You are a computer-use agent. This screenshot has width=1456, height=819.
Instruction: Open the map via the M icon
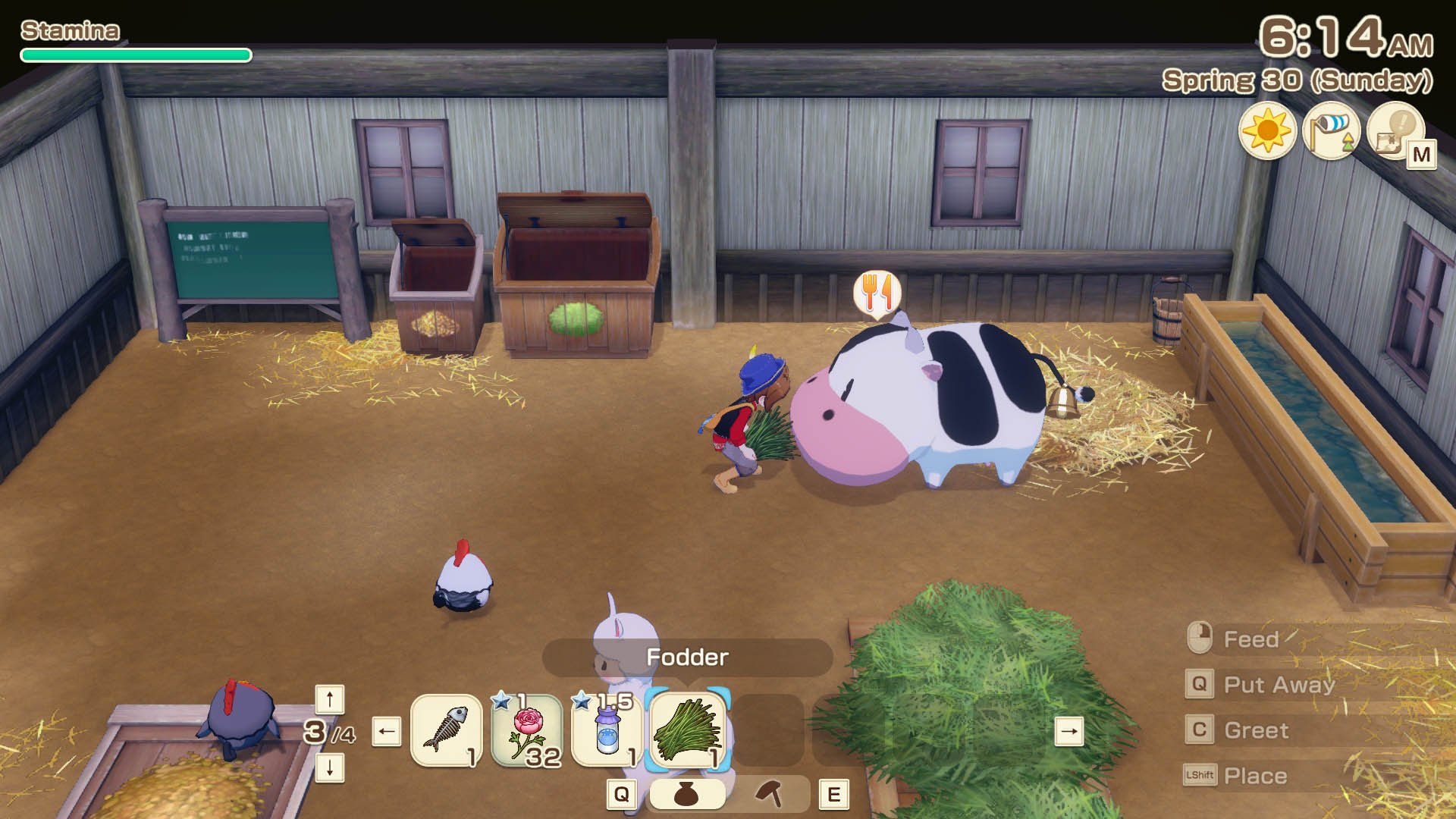(1398, 133)
